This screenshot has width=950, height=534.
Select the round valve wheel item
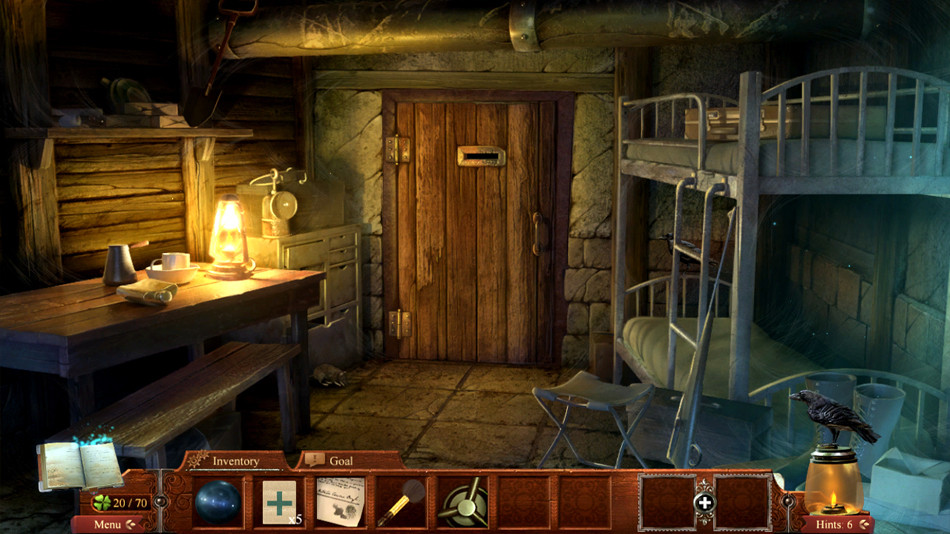(462, 501)
